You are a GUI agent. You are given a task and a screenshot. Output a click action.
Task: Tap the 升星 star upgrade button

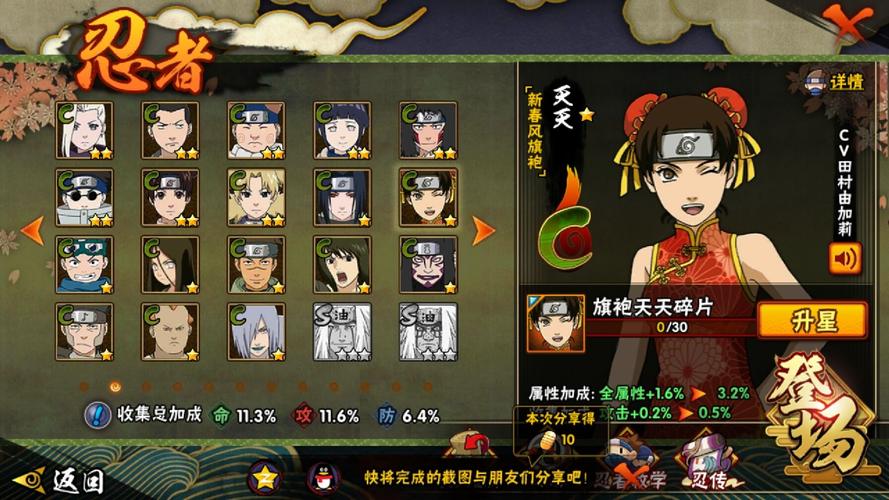pos(811,320)
